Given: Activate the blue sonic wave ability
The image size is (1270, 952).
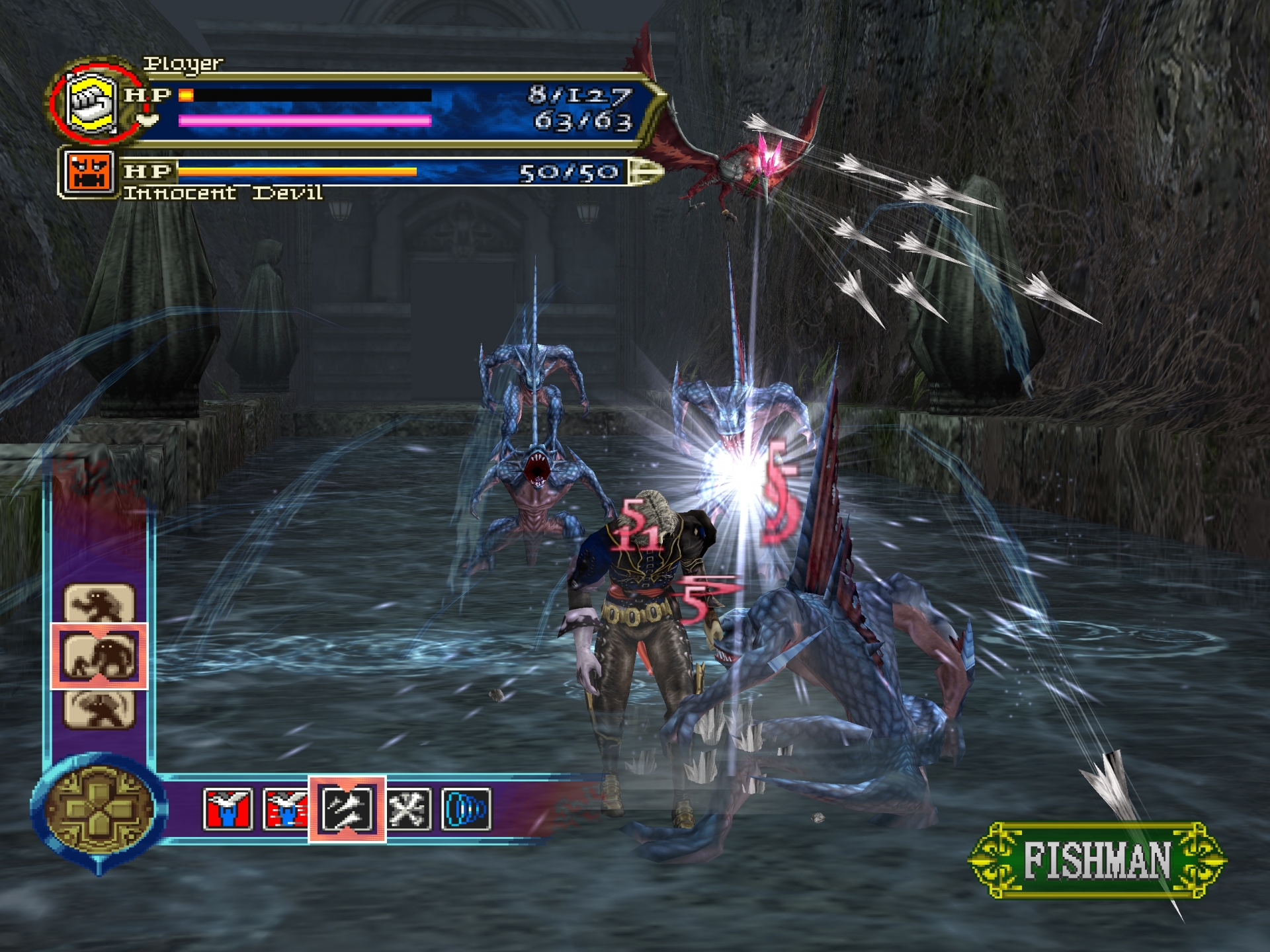Looking at the screenshot, I should (x=466, y=809).
